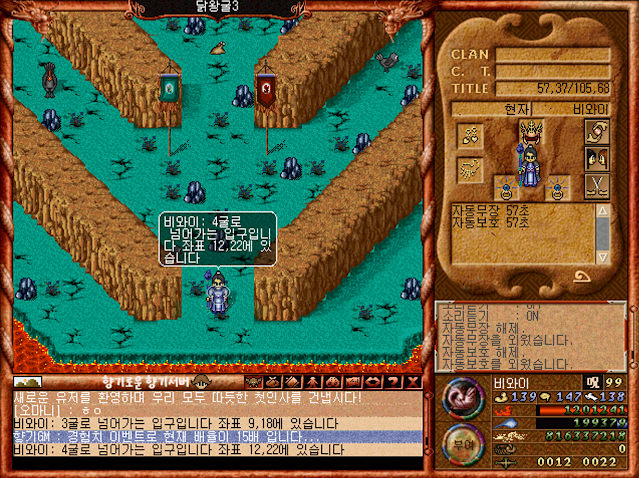Click the handshake trade icon
The width and height of the screenshot is (639, 478).
(596, 133)
